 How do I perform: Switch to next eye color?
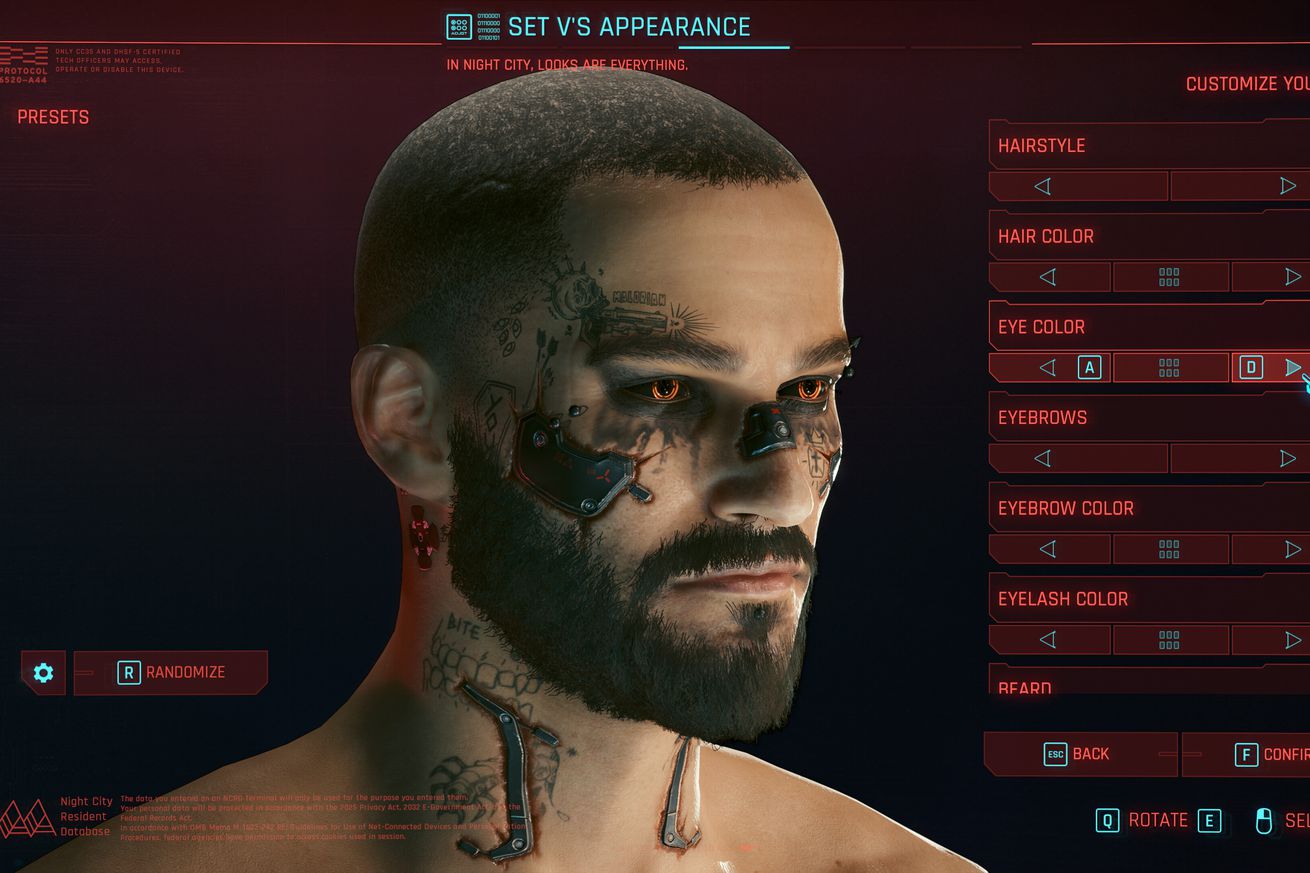(x=1292, y=368)
